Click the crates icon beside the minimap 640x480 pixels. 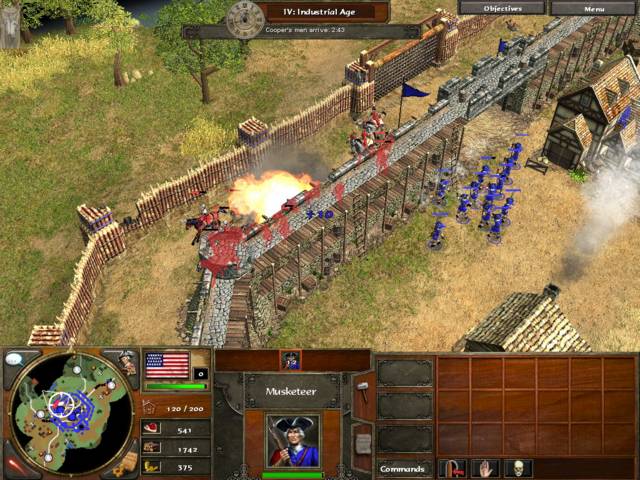pos(126,462)
